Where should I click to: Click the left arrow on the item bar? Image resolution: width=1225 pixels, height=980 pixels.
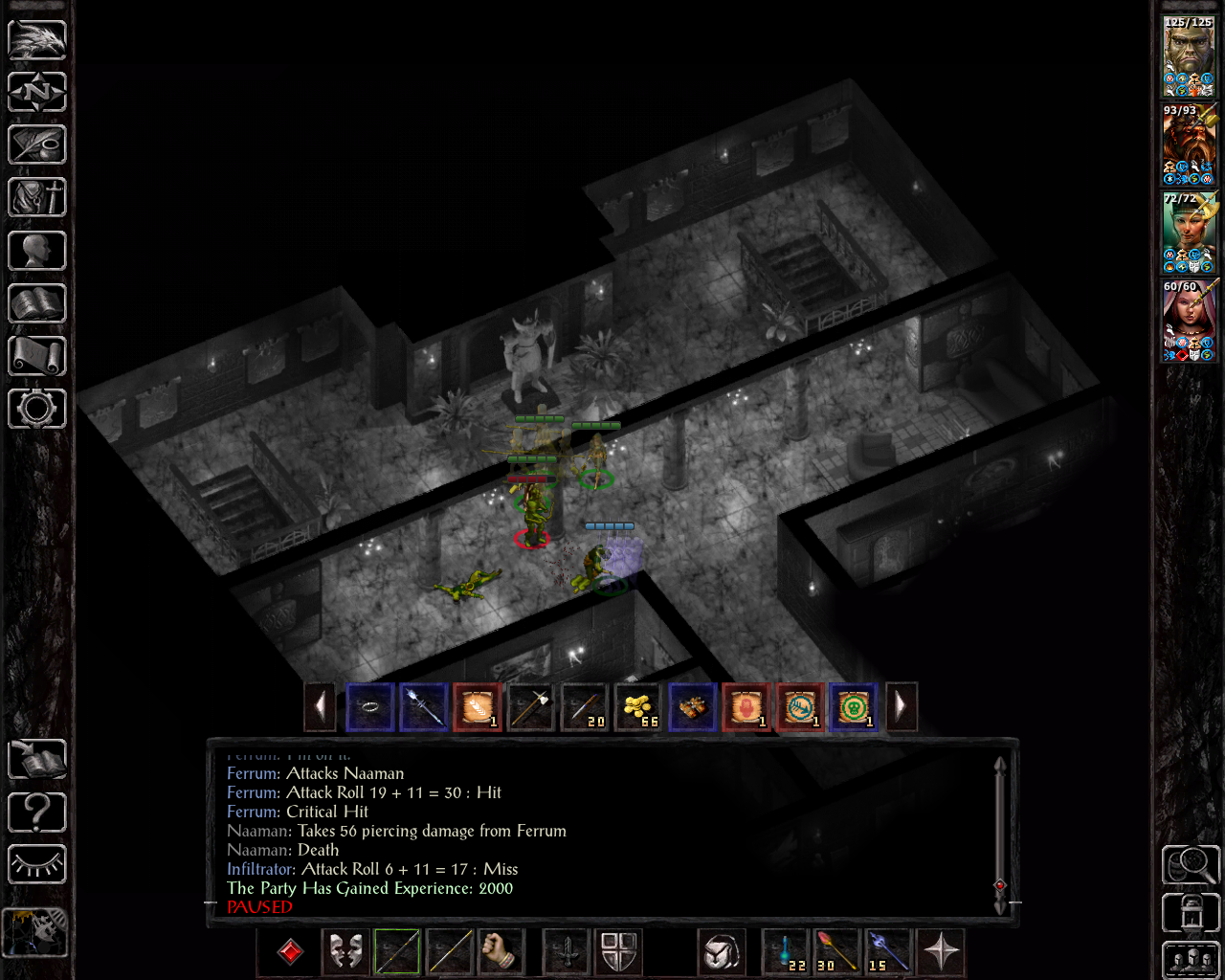pos(321,706)
